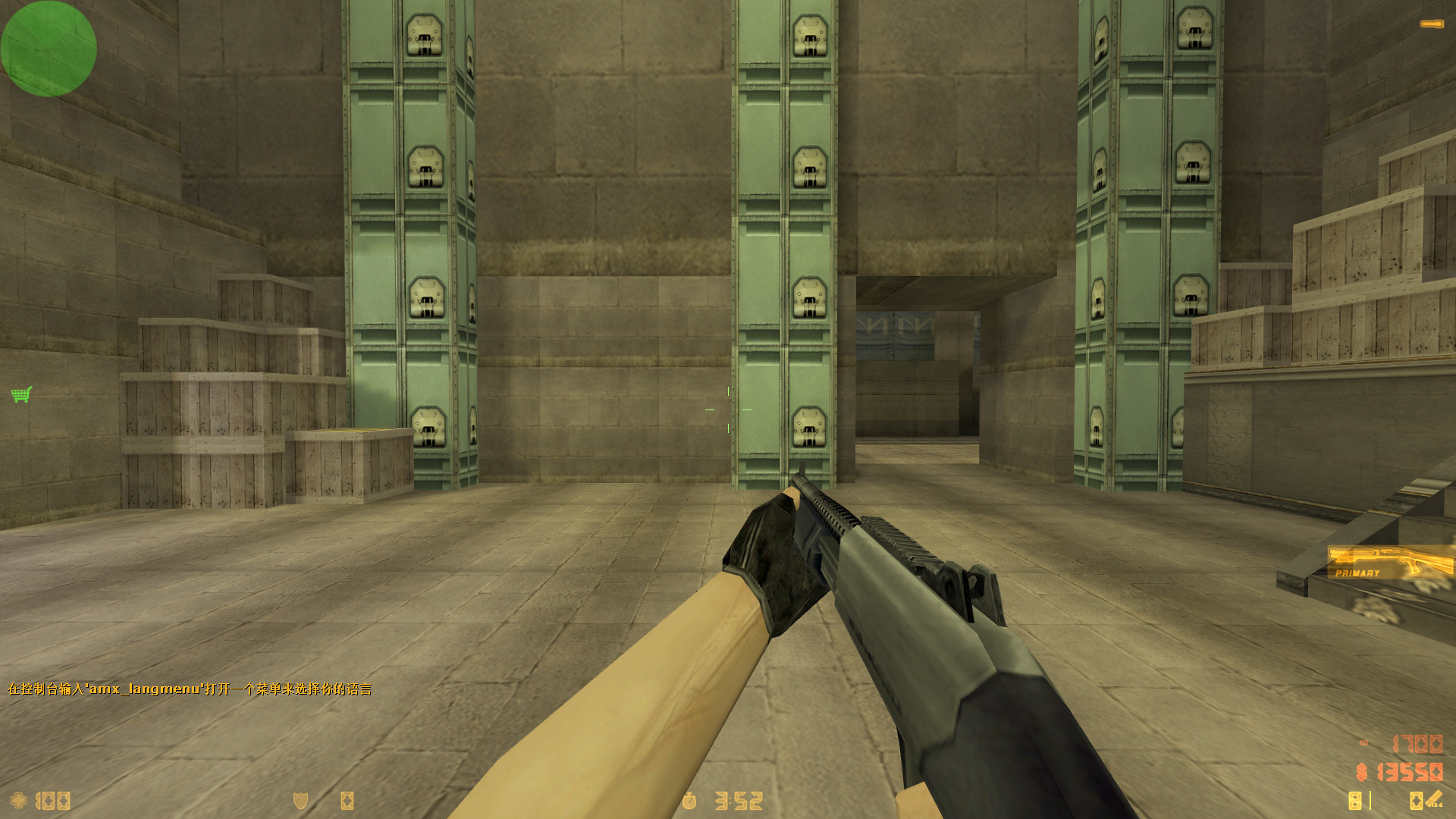
Task: Click the green radar map circle
Action: pyautogui.click(x=49, y=49)
